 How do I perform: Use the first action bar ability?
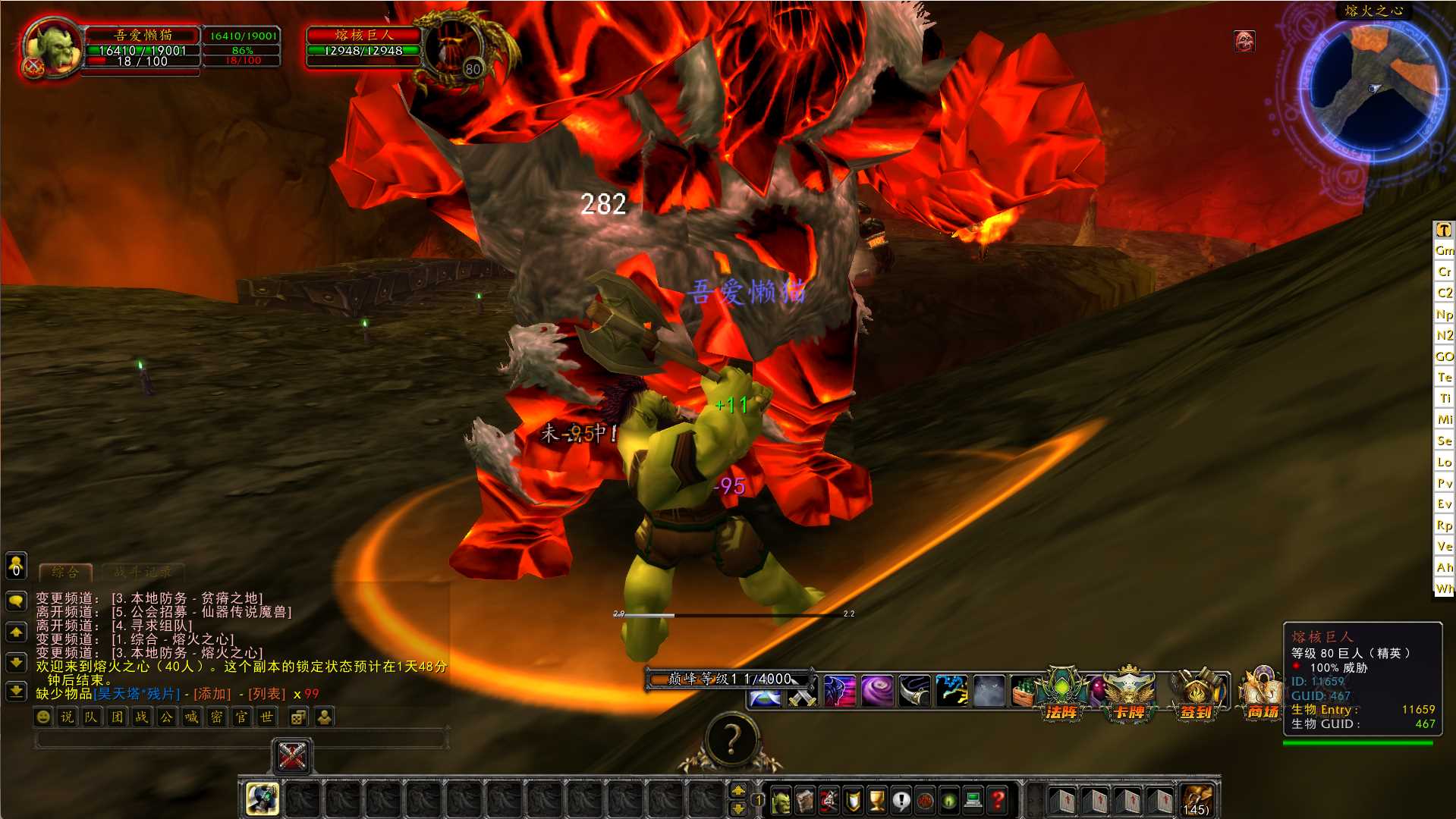[263, 799]
